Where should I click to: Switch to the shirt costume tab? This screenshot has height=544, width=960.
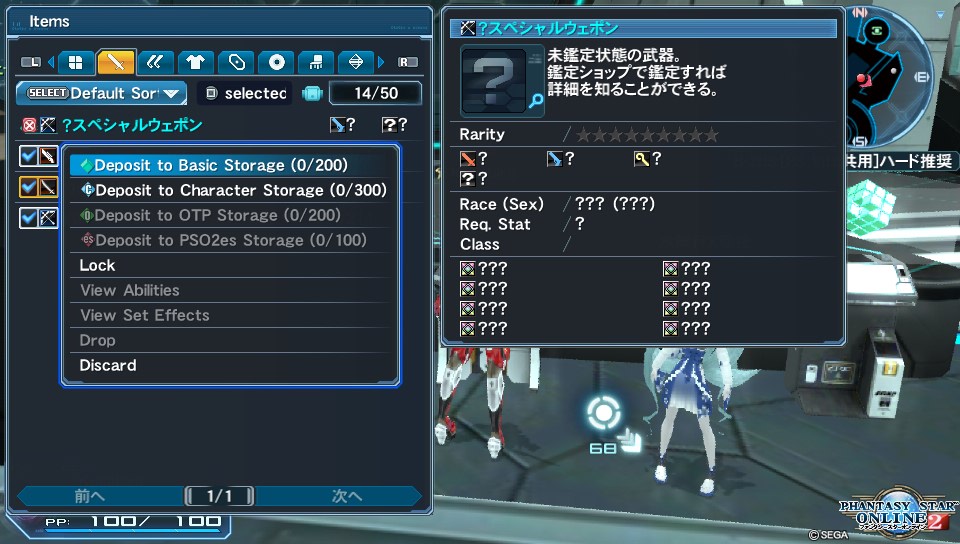pyautogui.click(x=196, y=62)
